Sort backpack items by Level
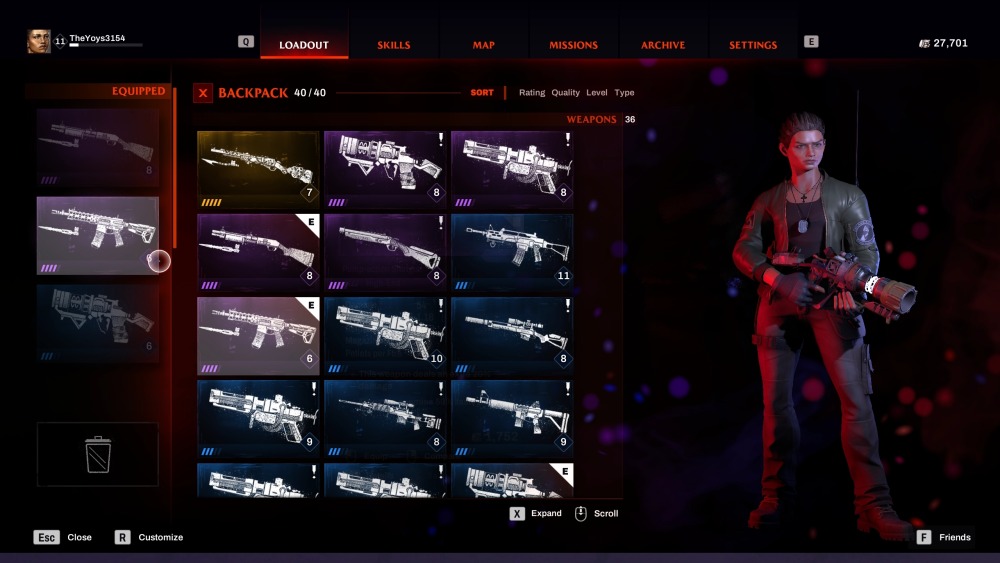This screenshot has width=1000, height=563. coord(596,93)
